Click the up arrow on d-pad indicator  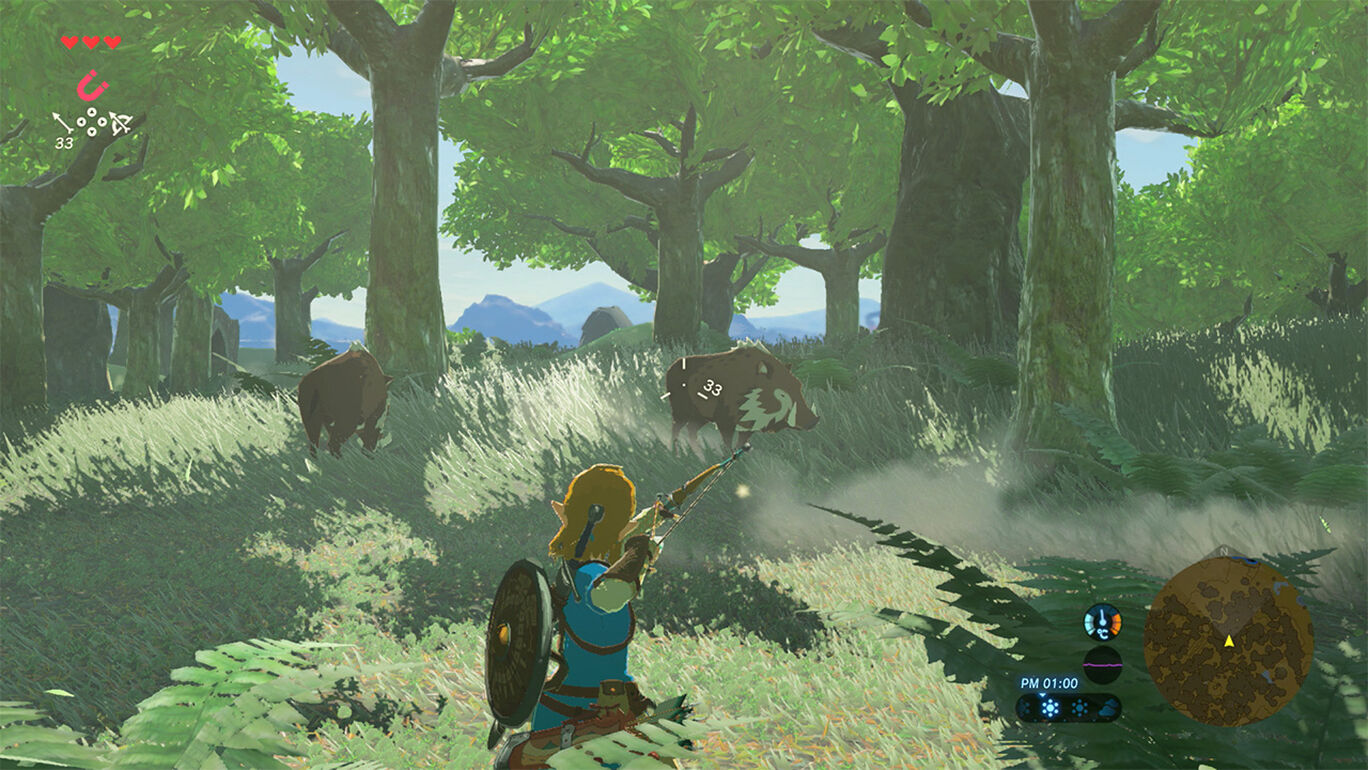point(92,113)
